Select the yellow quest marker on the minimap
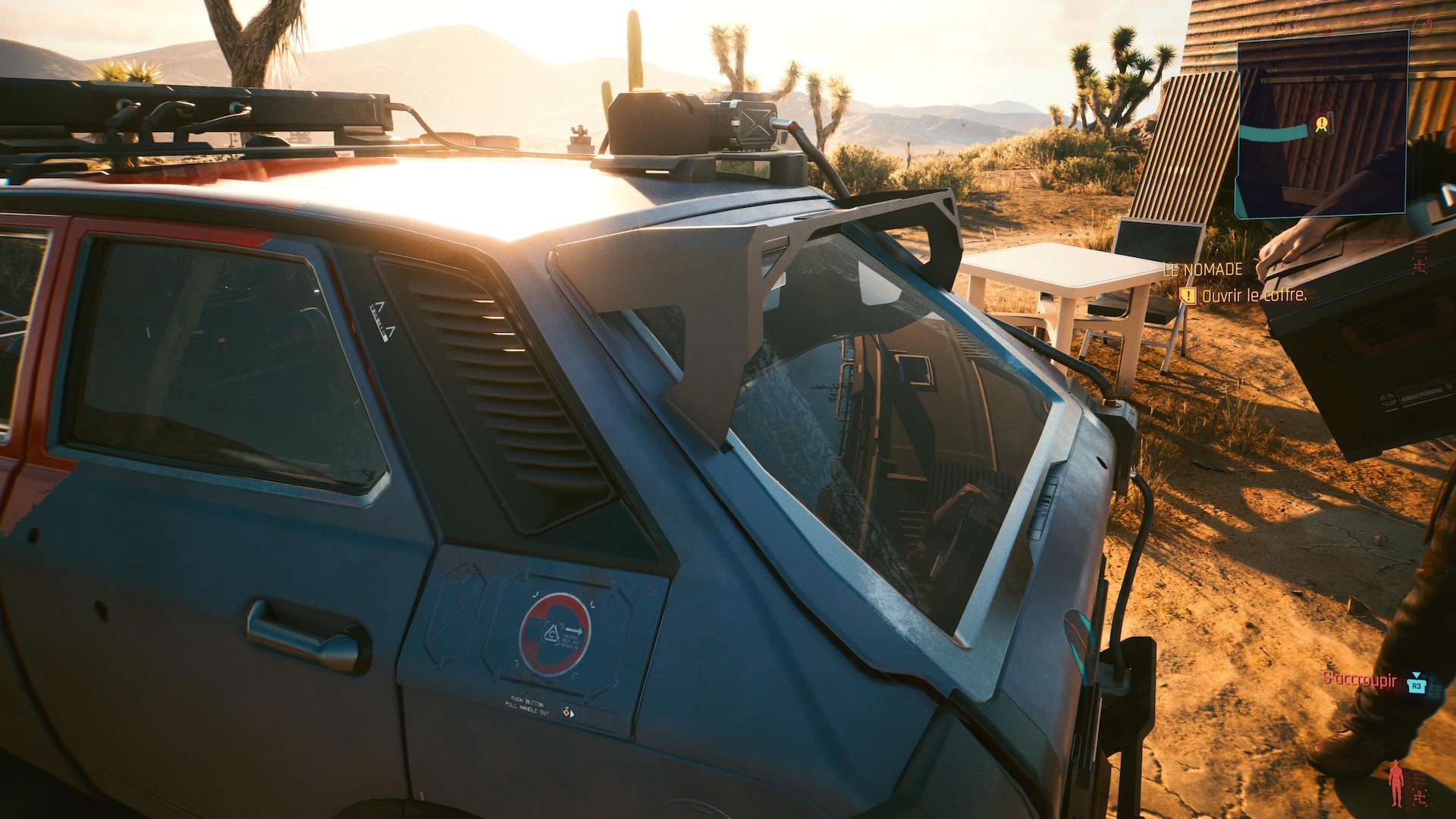This screenshot has width=1456, height=819. 1322,123
